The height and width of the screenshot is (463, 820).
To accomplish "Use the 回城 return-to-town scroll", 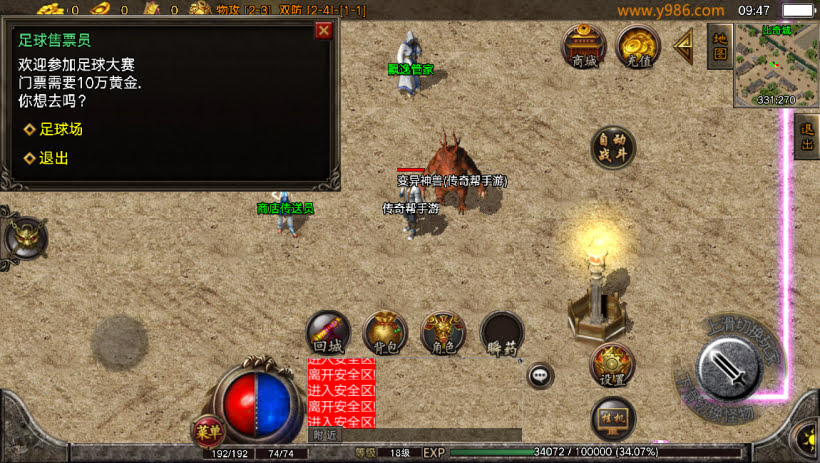I will [327, 332].
